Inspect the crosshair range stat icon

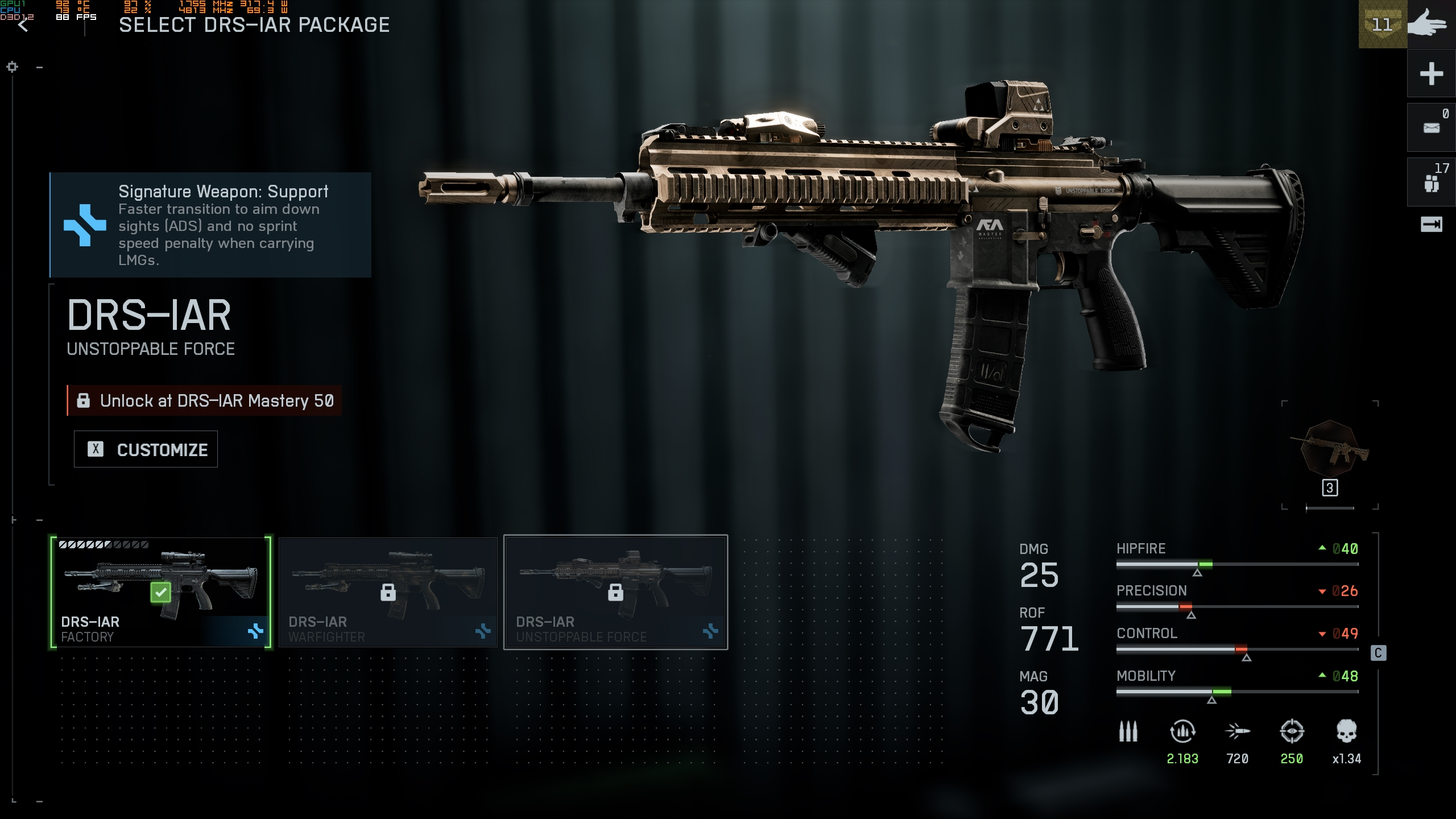(1292, 731)
